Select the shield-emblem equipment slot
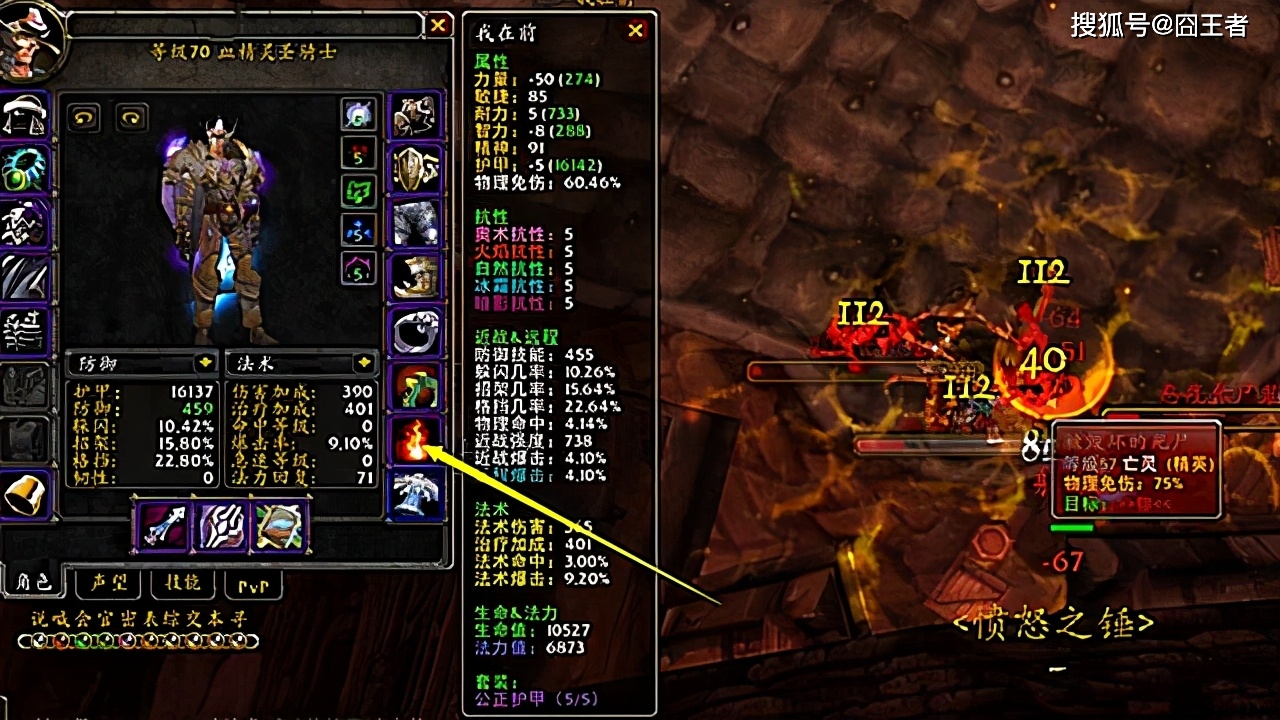Viewport: 1280px width, 720px height. click(x=414, y=170)
